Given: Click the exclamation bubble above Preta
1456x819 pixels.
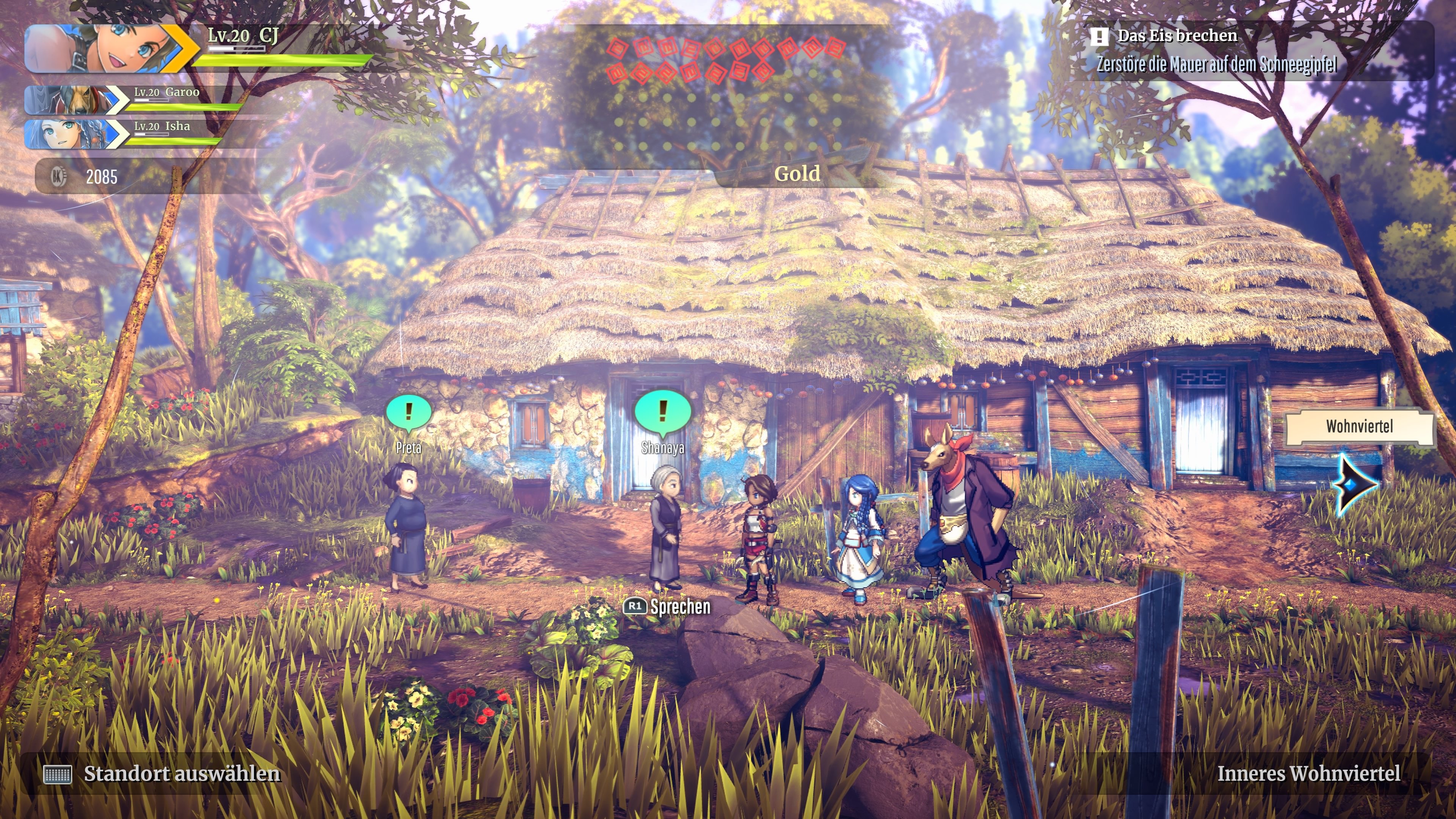Looking at the screenshot, I should coord(409,412).
